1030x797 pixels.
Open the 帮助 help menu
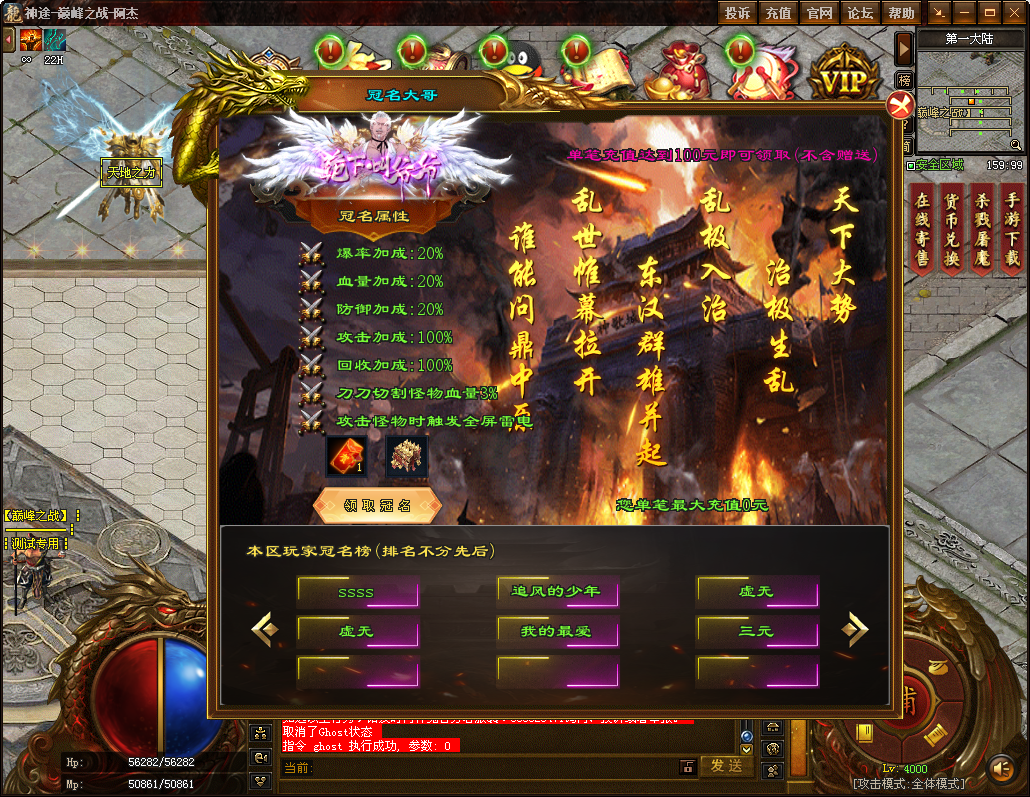pyautogui.click(x=900, y=13)
